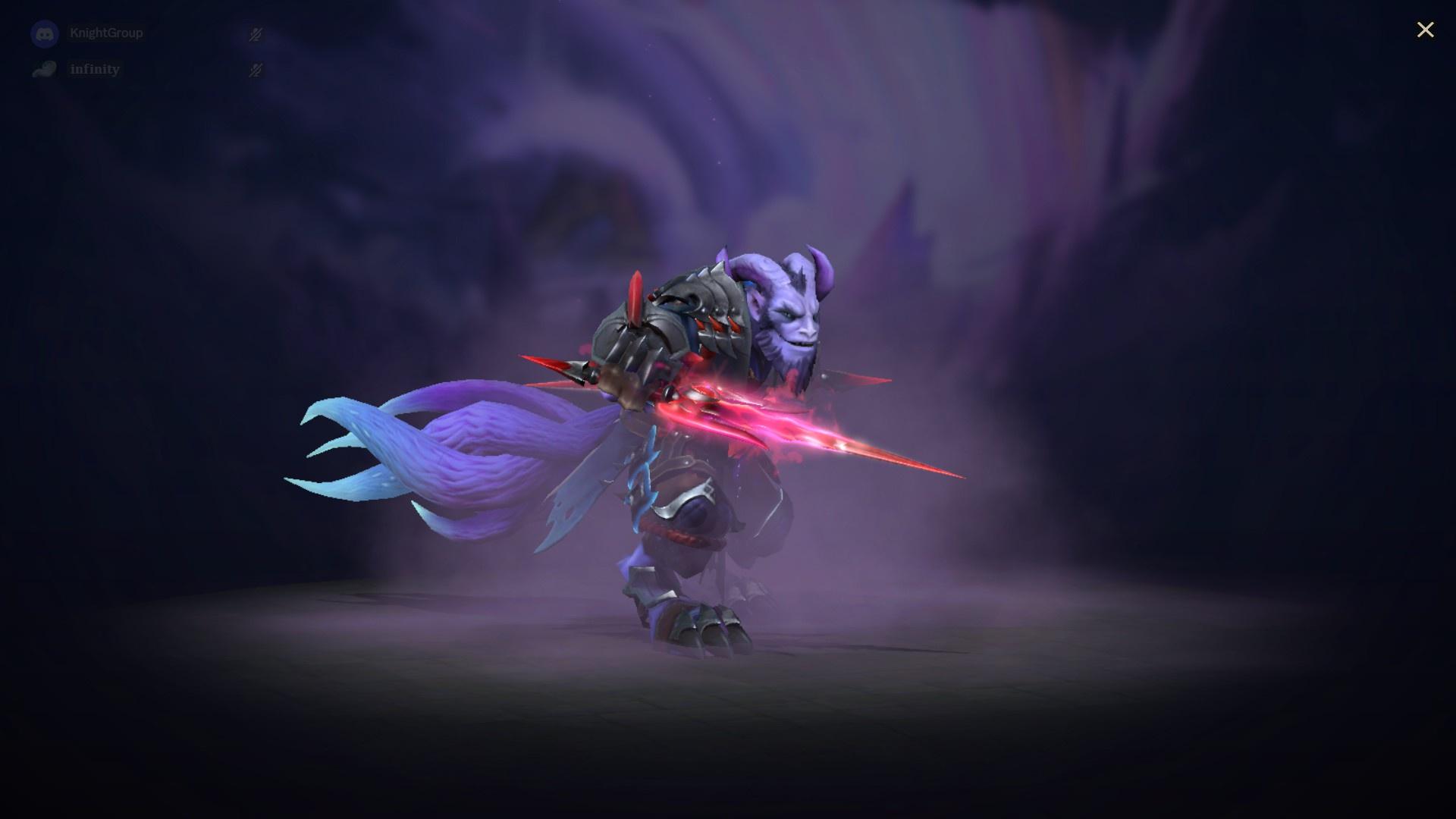Select the infinity username text
The width and height of the screenshot is (1456, 819).
pos(94,69)
